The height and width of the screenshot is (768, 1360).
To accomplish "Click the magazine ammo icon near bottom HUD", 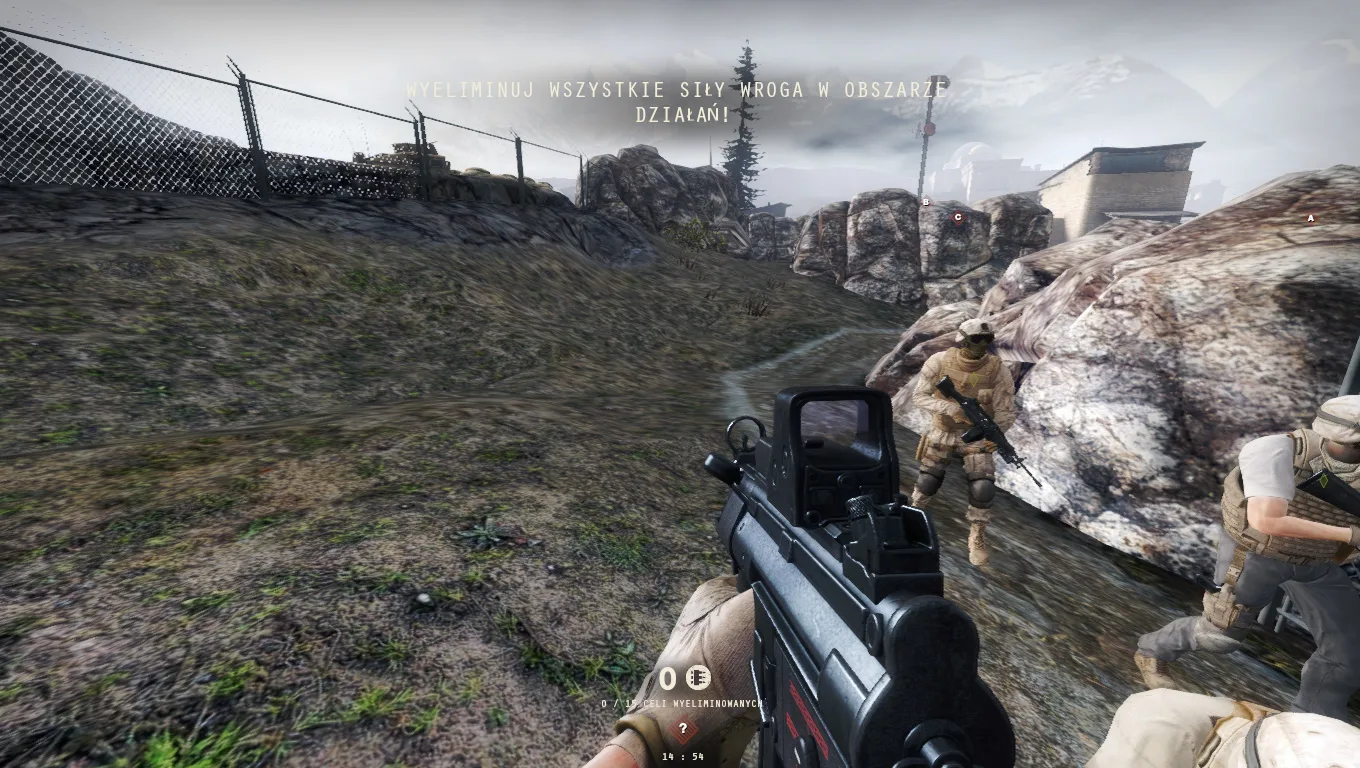I will 698,677.
